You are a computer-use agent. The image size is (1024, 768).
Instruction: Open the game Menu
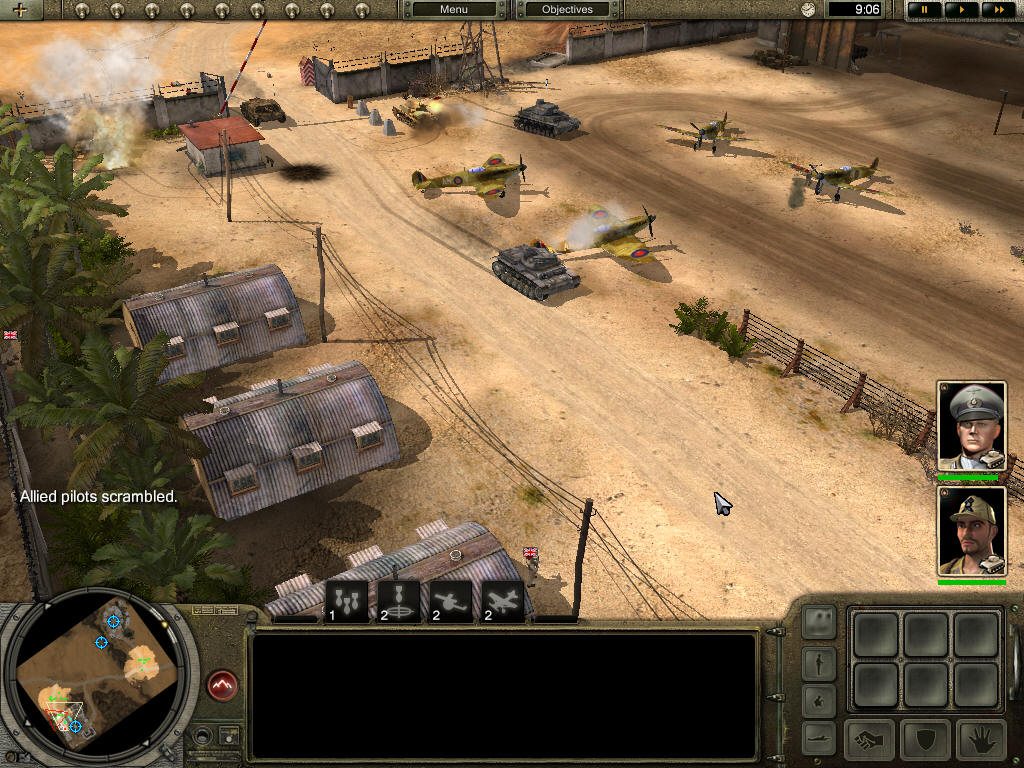point(453,10)
